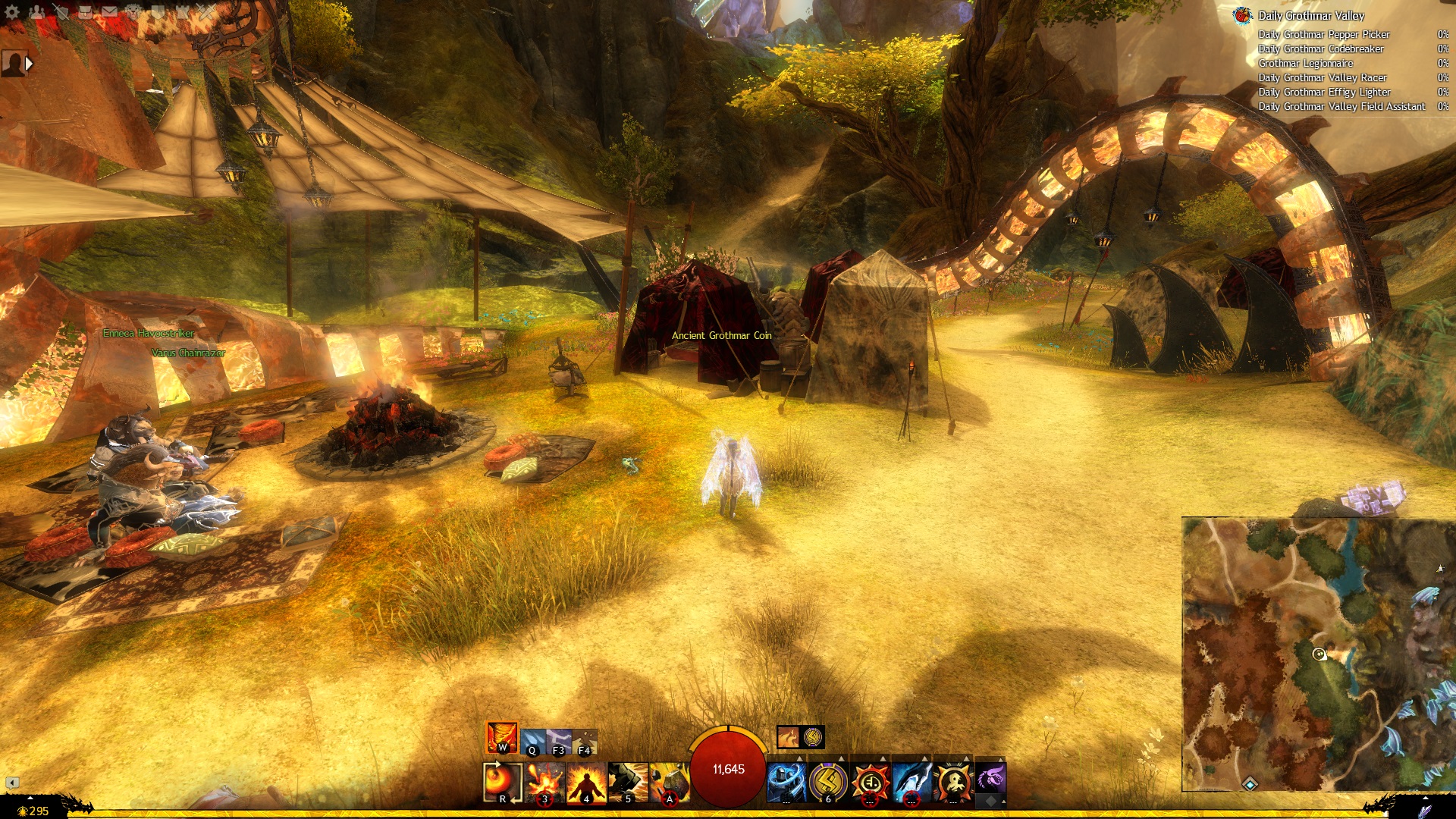
Task: Click the waypoint marker on the minimap
Action: [x=1250, y=783]
